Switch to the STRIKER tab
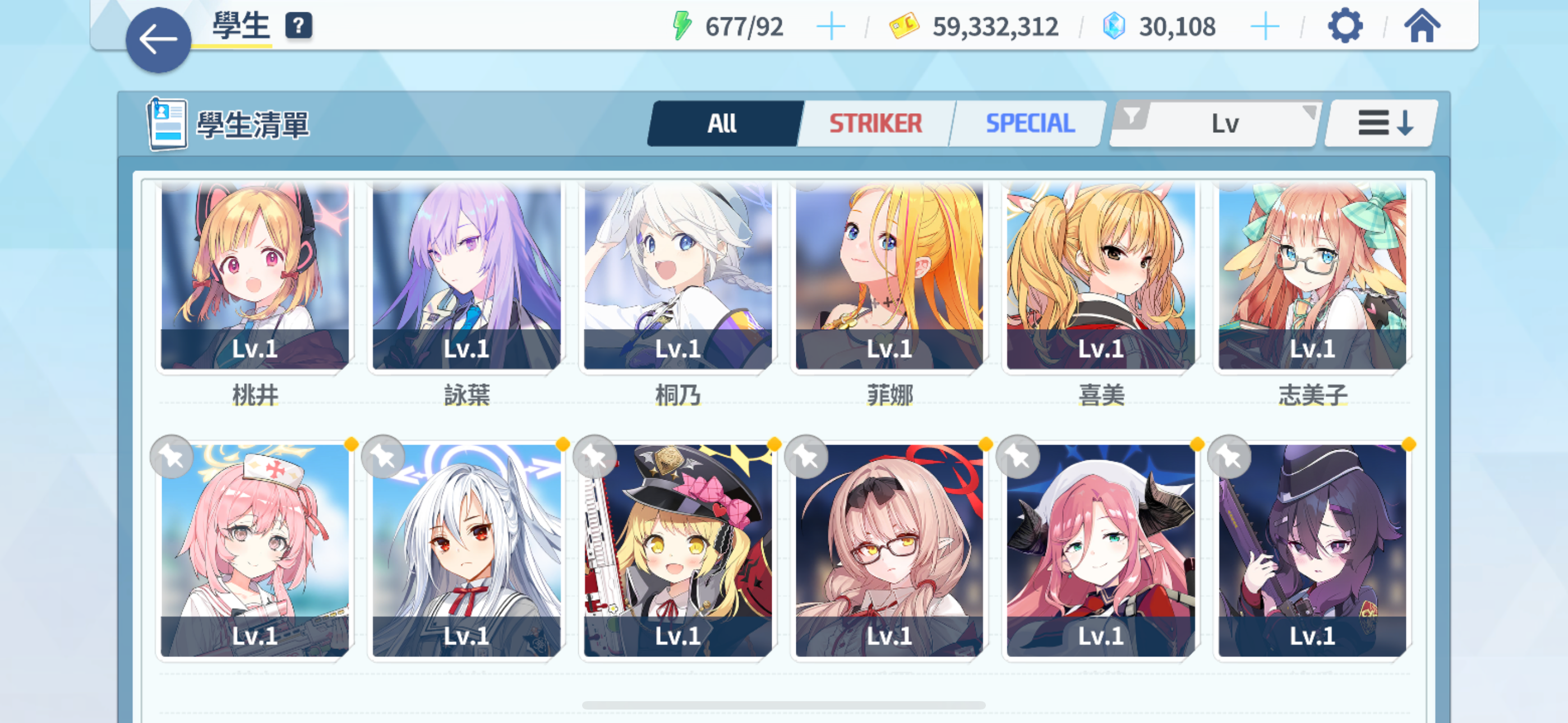1568x723 pixels. (x=875, y=122)
